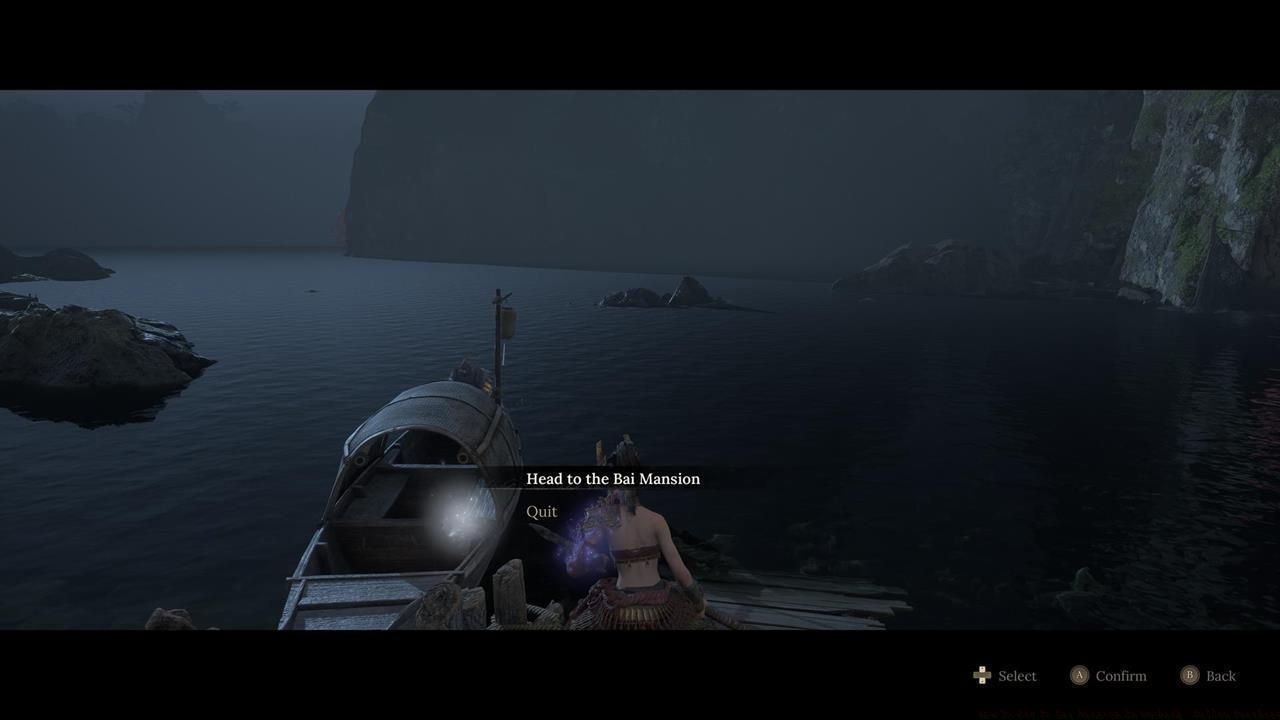Click the Select label text

[1016, 675]
